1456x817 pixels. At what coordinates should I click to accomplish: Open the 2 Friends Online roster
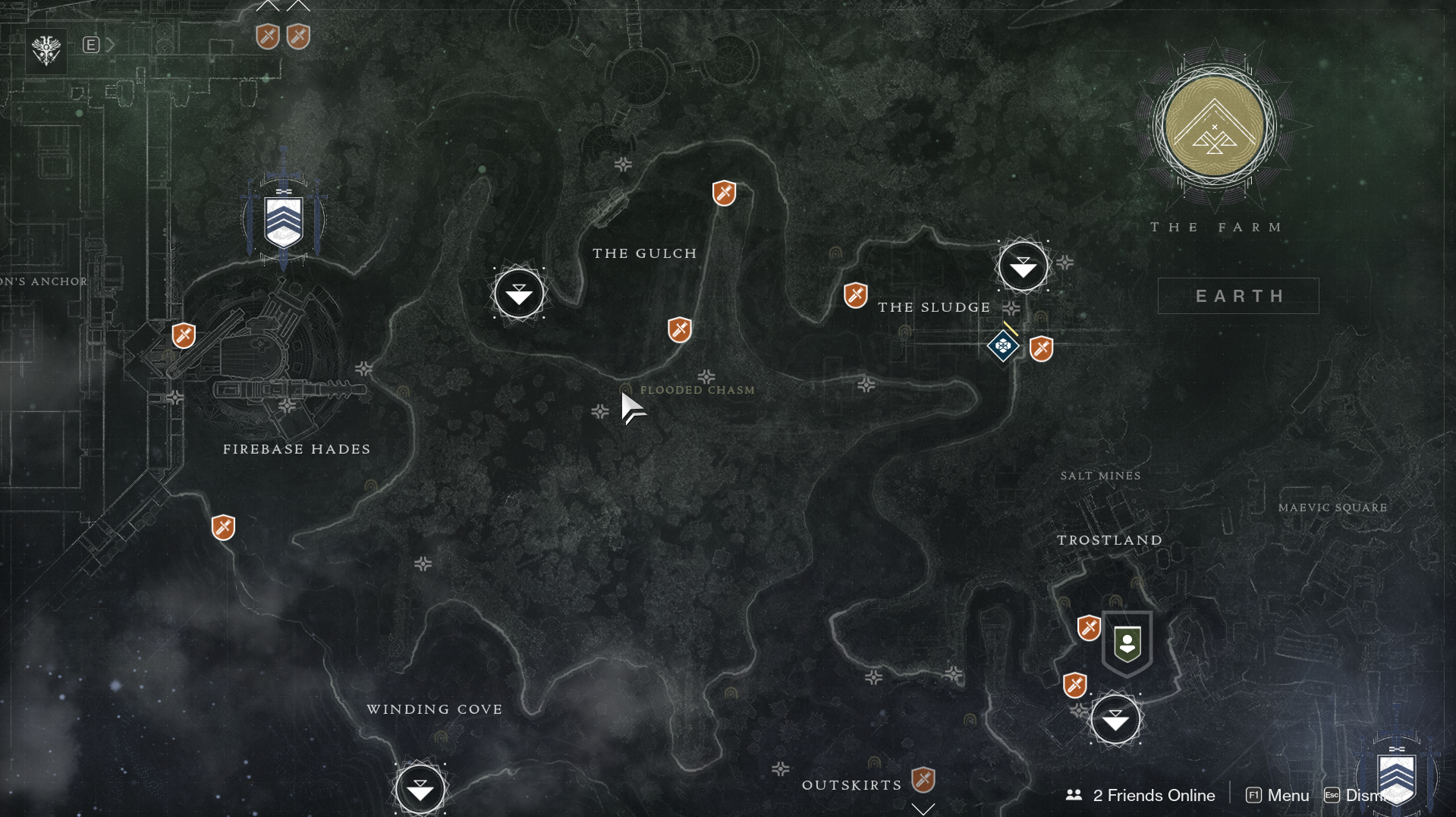1140,795
